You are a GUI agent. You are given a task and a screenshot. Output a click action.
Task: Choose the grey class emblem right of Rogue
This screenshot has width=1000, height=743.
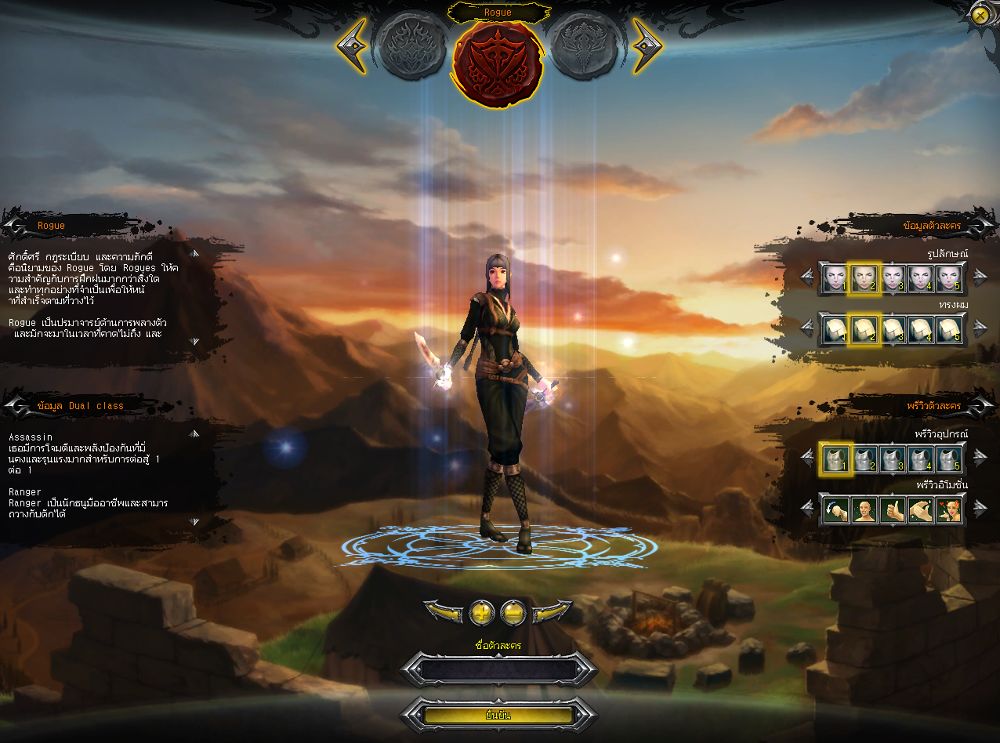pos(585,46)
